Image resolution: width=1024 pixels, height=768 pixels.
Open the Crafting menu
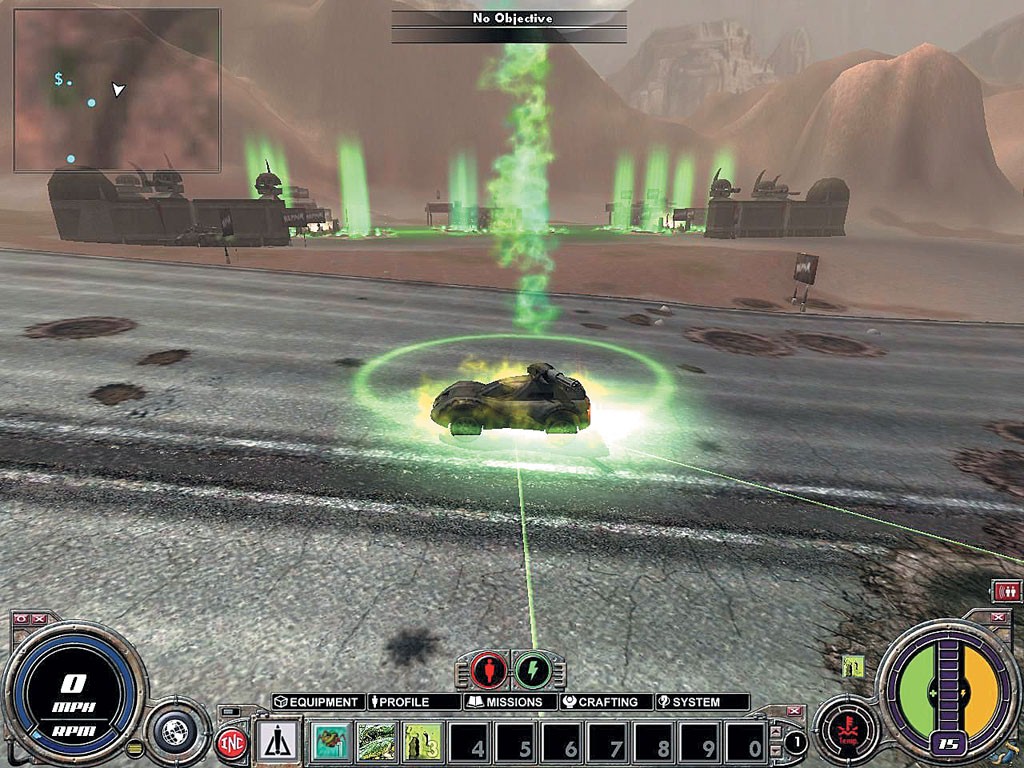tap(605, 702)
